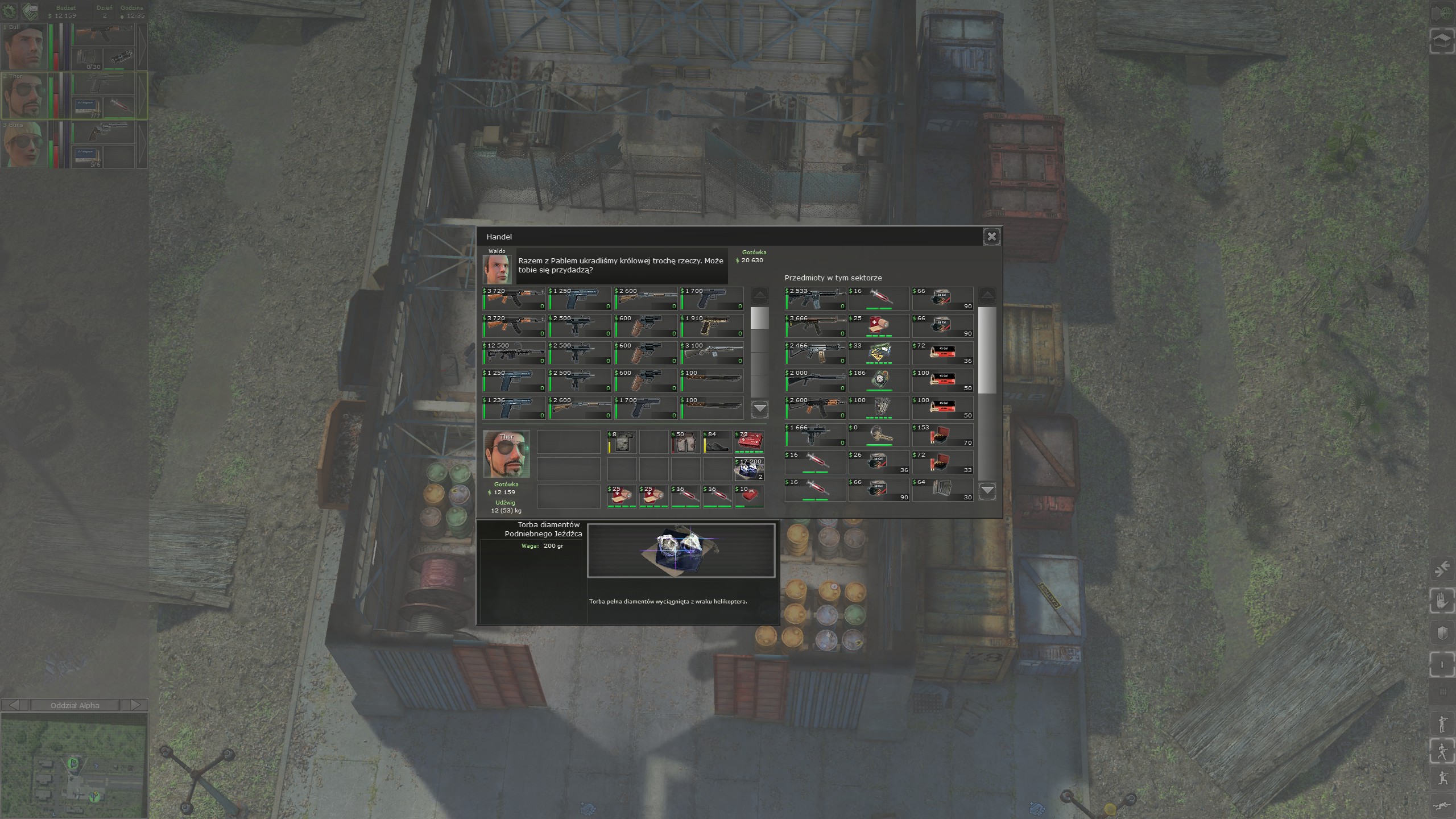Select Thor's $17 200 diamond bag

pyautogui.click(x=749, y=469)
